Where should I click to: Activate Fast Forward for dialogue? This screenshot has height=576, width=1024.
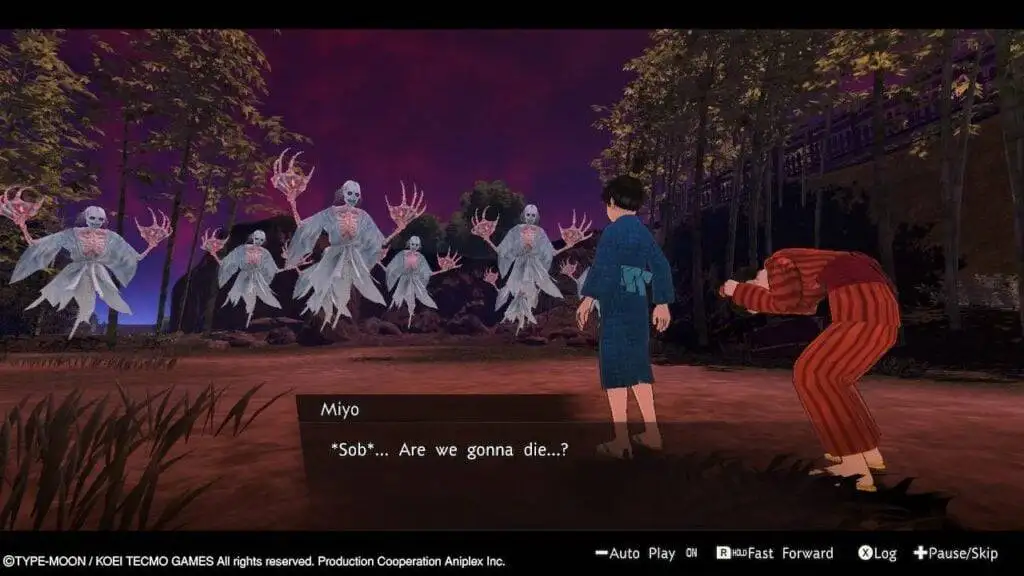point(775,553)
